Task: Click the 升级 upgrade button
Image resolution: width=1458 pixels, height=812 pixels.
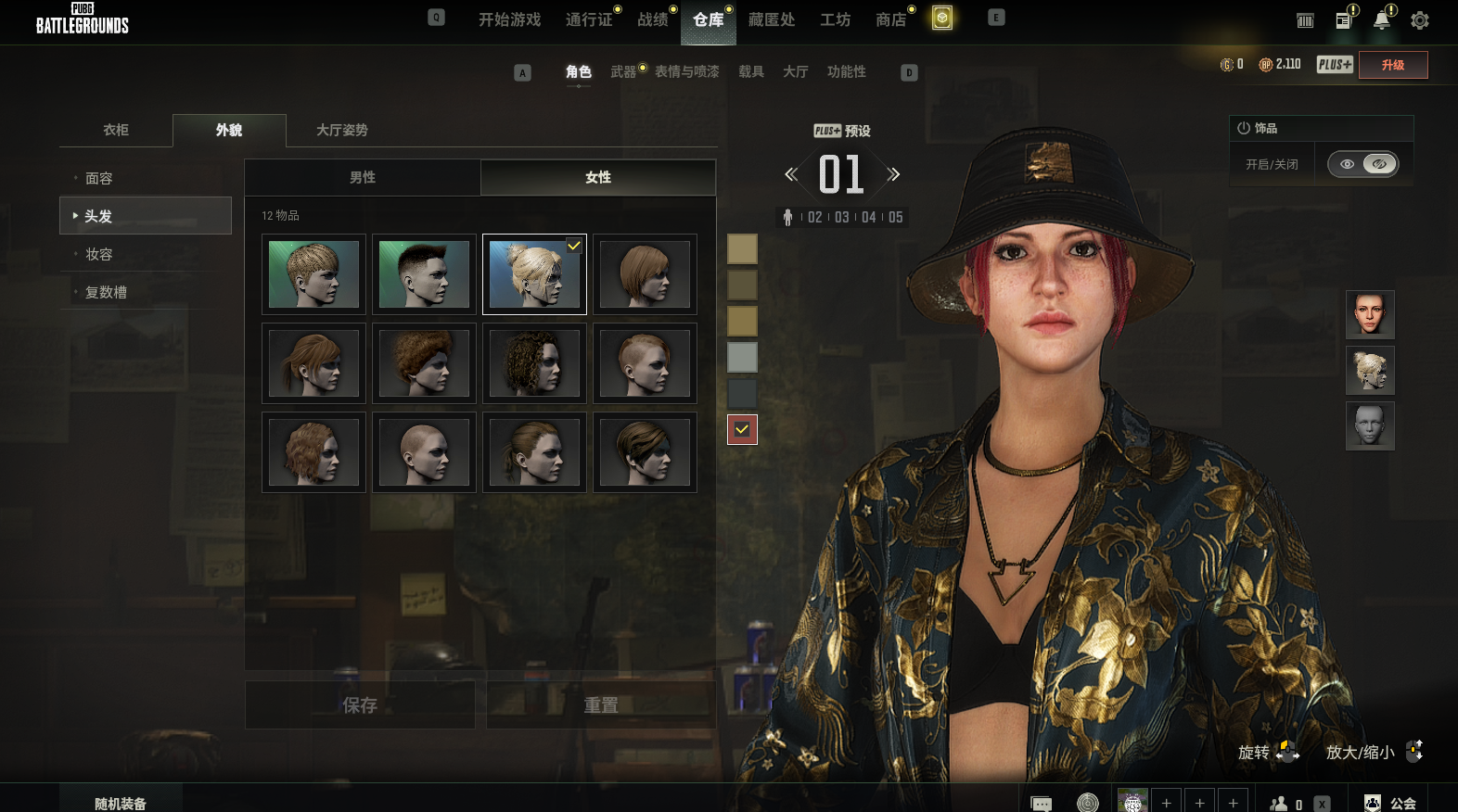Action: 1392,65
